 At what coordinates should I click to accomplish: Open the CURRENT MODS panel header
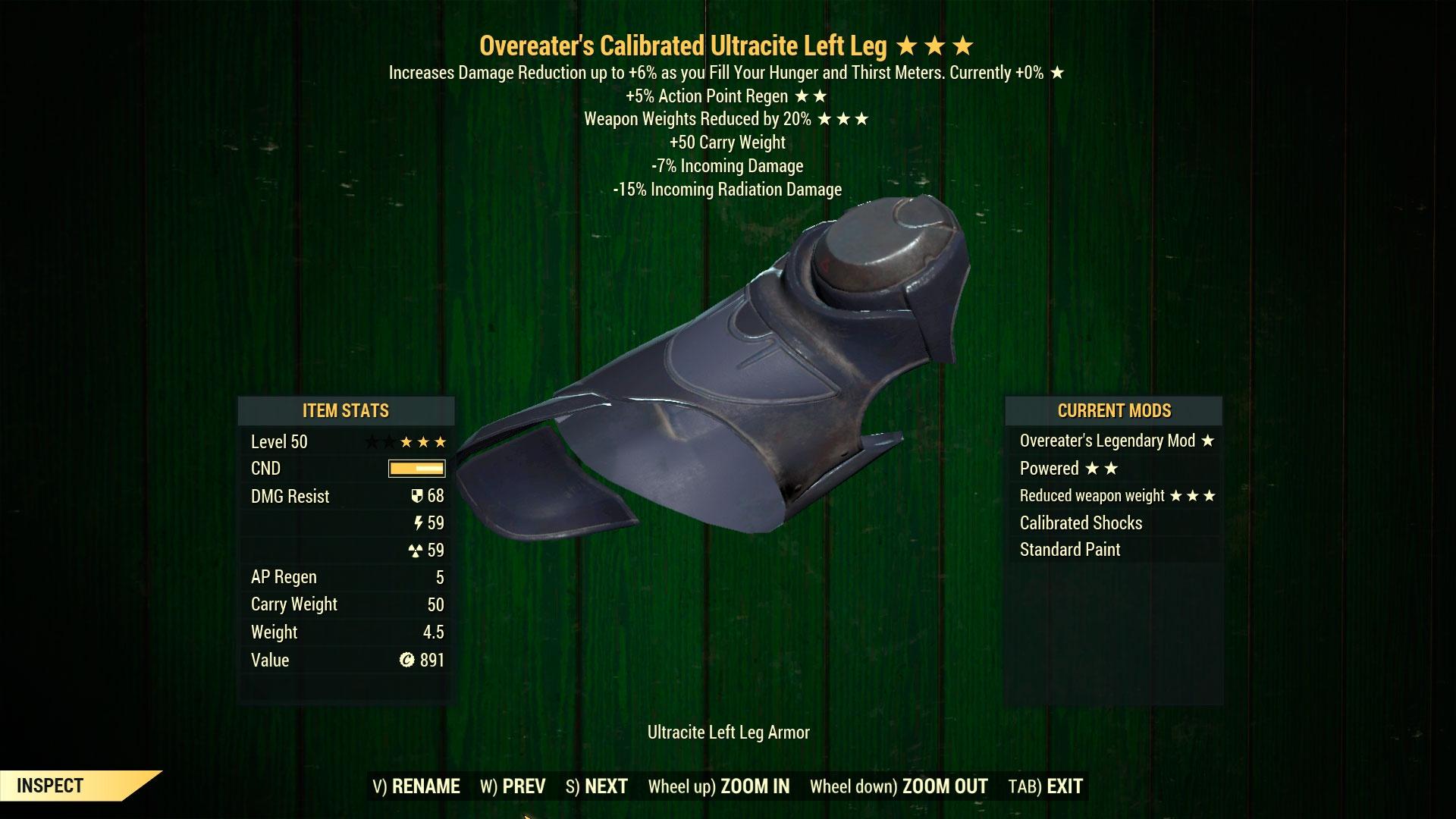coord(1114,411)
